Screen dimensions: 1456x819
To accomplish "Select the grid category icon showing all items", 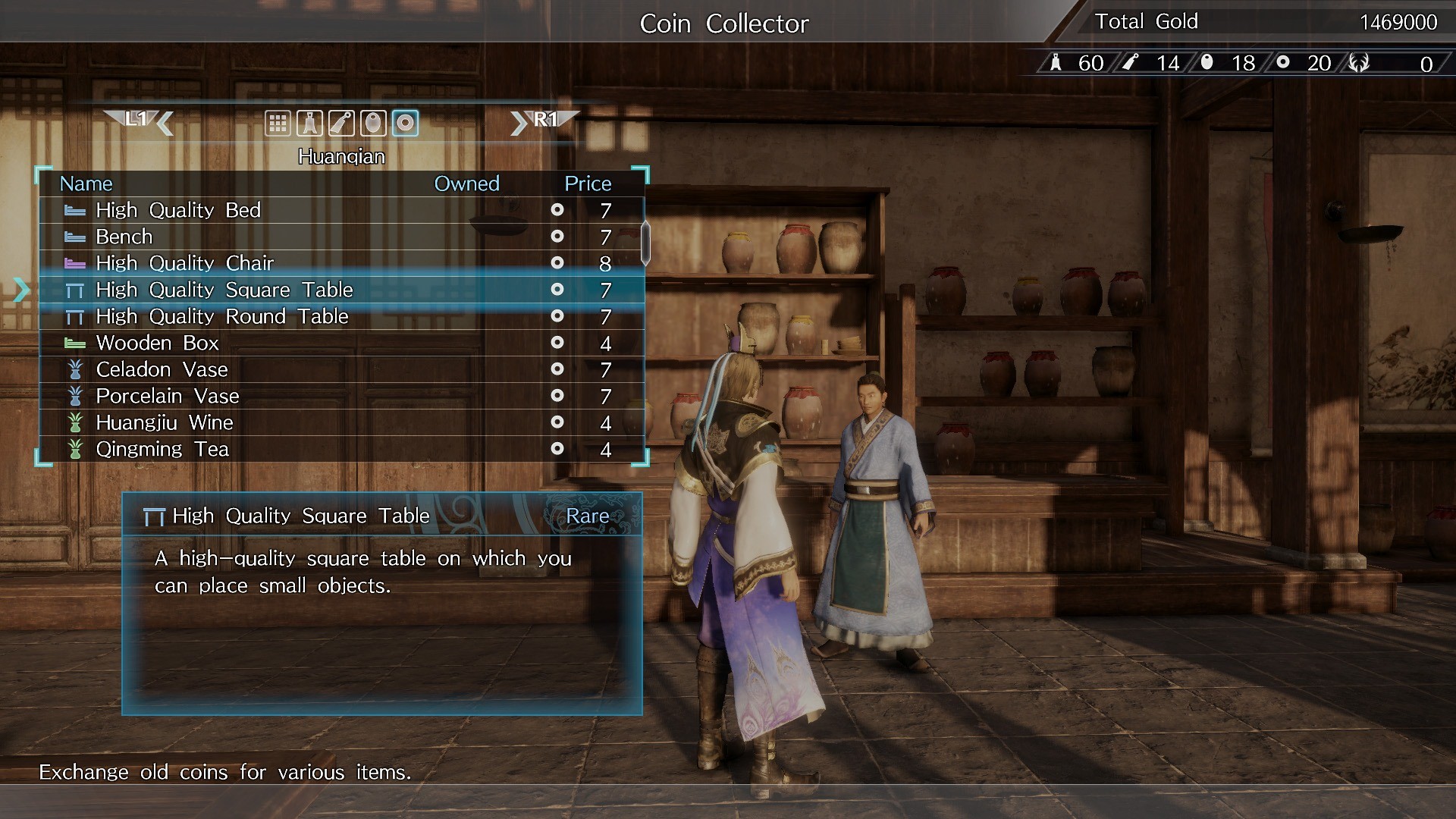I will 278,123.
